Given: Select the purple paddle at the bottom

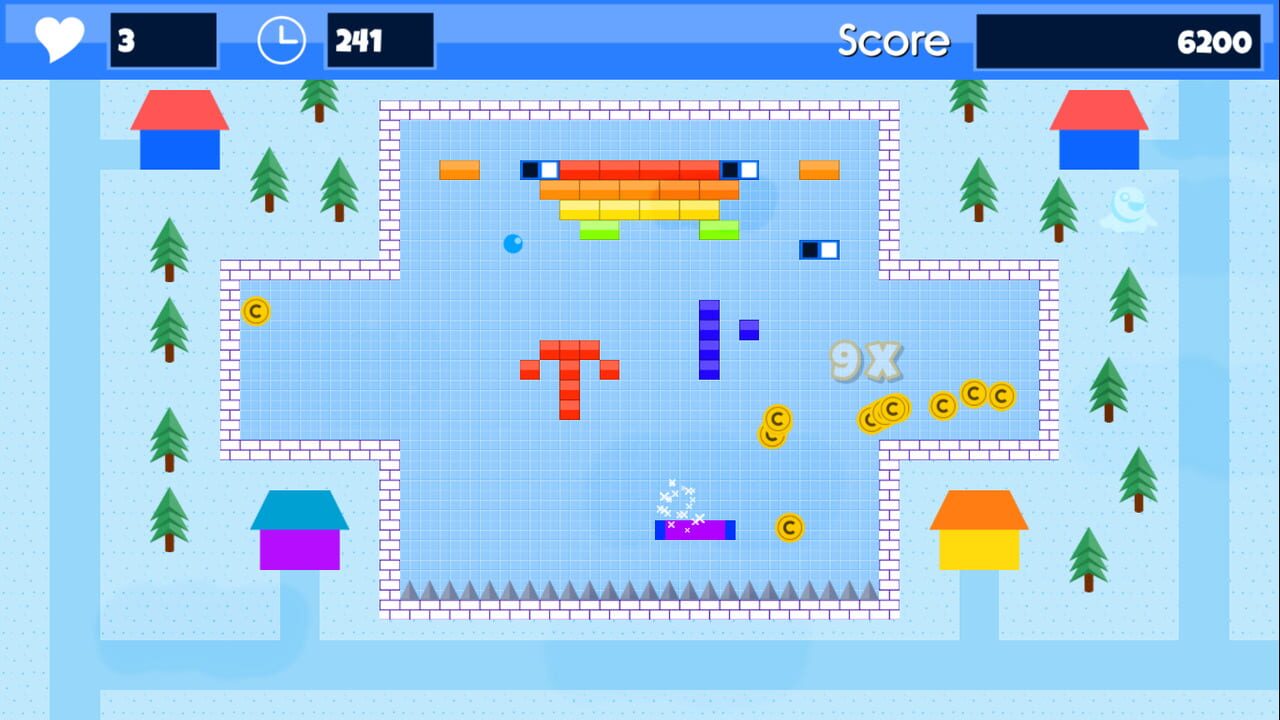Looking at the screenshot, I should pyautogui.click(x=693, y=529).
